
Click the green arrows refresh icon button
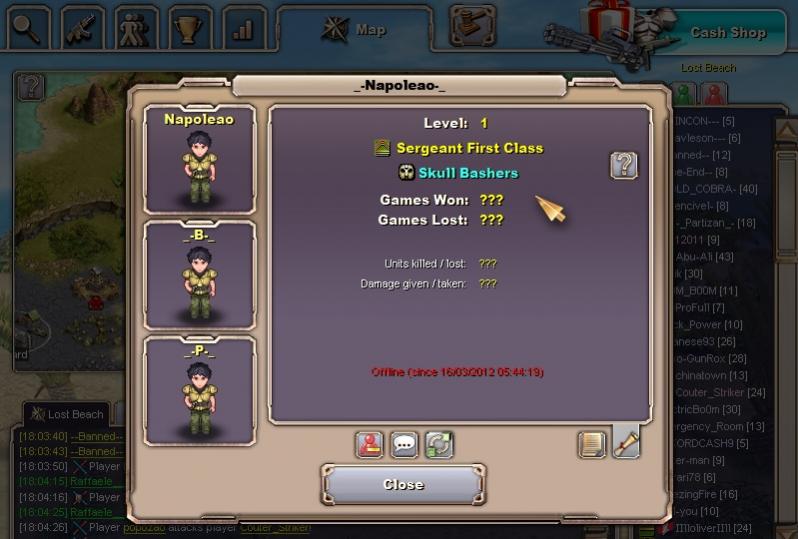(438, 444)
